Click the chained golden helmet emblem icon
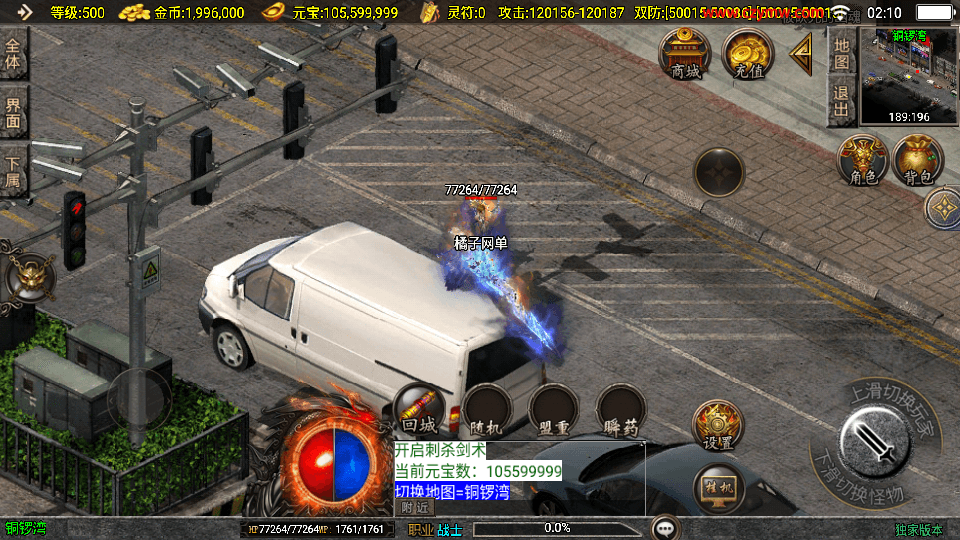This screenshot has height=540, width=960. [x=30, y=276]
